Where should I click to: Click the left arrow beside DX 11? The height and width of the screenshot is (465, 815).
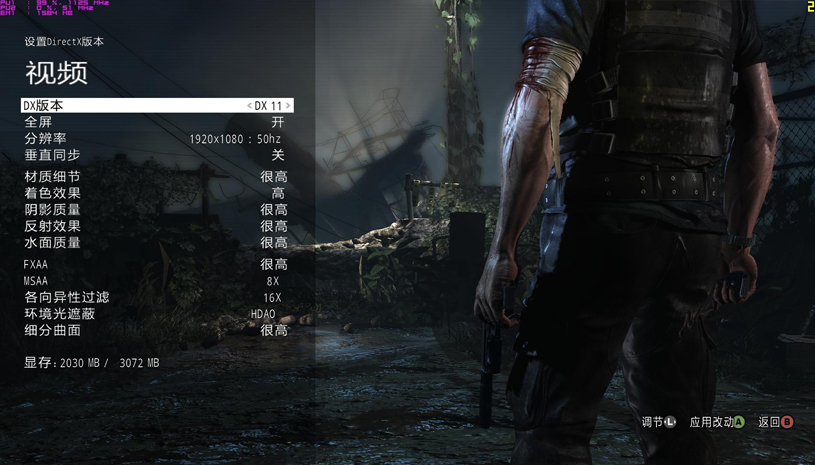249,105
